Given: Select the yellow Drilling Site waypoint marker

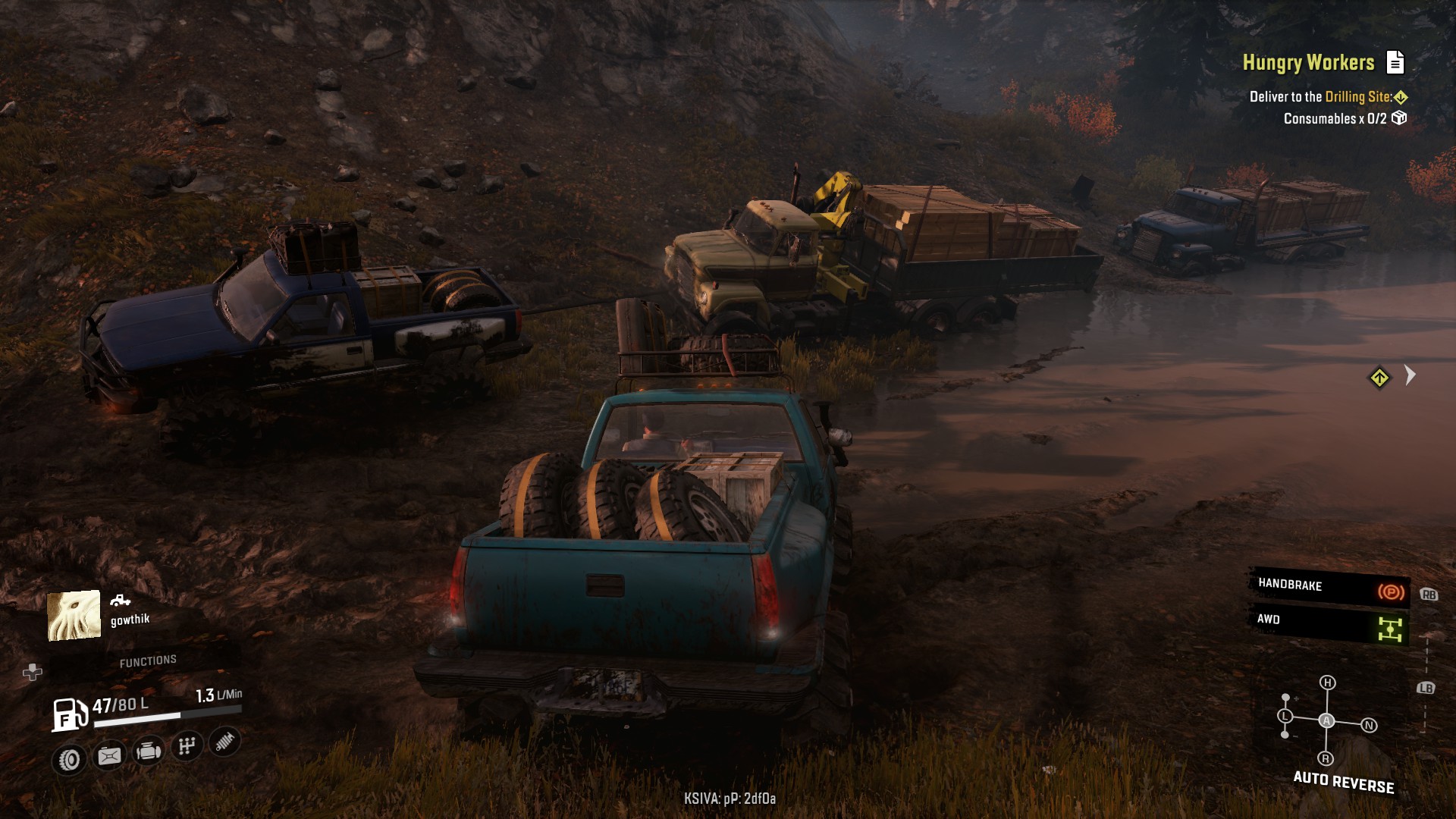Looking at the screenshot, I should pos(1379,378).
